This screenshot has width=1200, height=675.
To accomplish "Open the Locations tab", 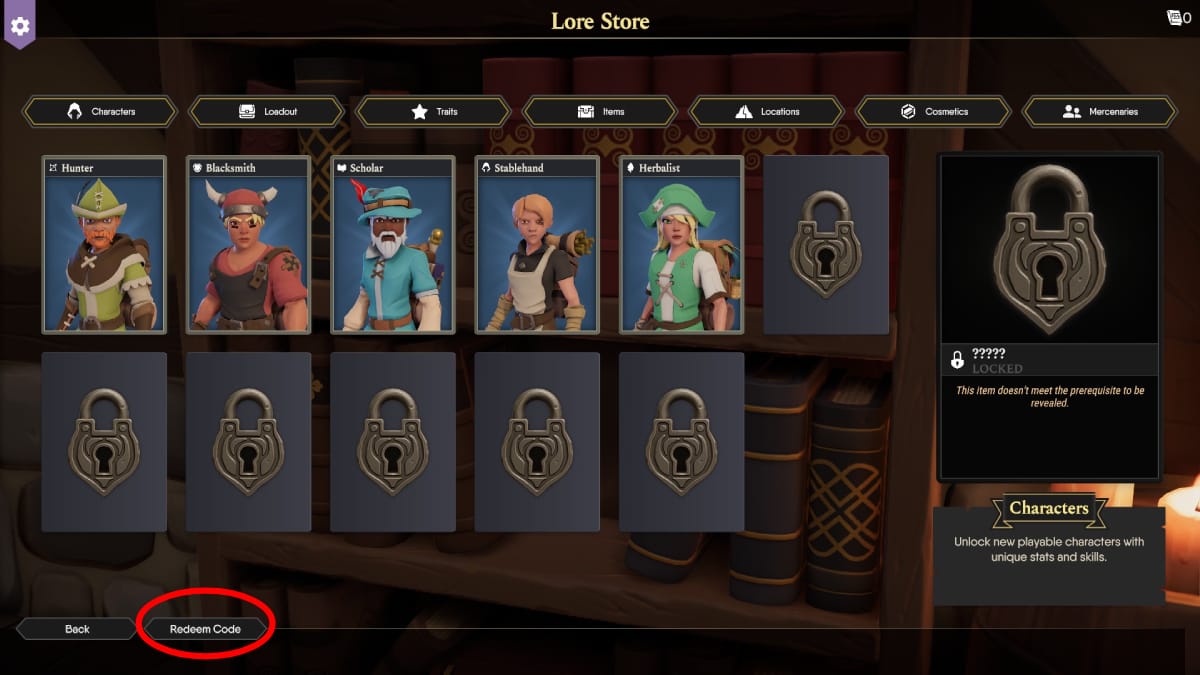I will click(x=767, y=111).
